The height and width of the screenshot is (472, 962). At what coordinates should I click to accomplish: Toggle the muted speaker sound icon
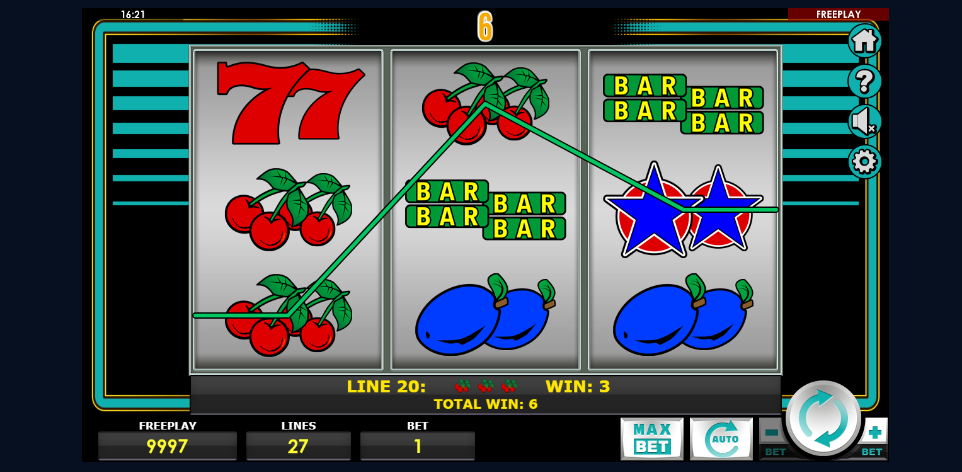click(864, 121)
